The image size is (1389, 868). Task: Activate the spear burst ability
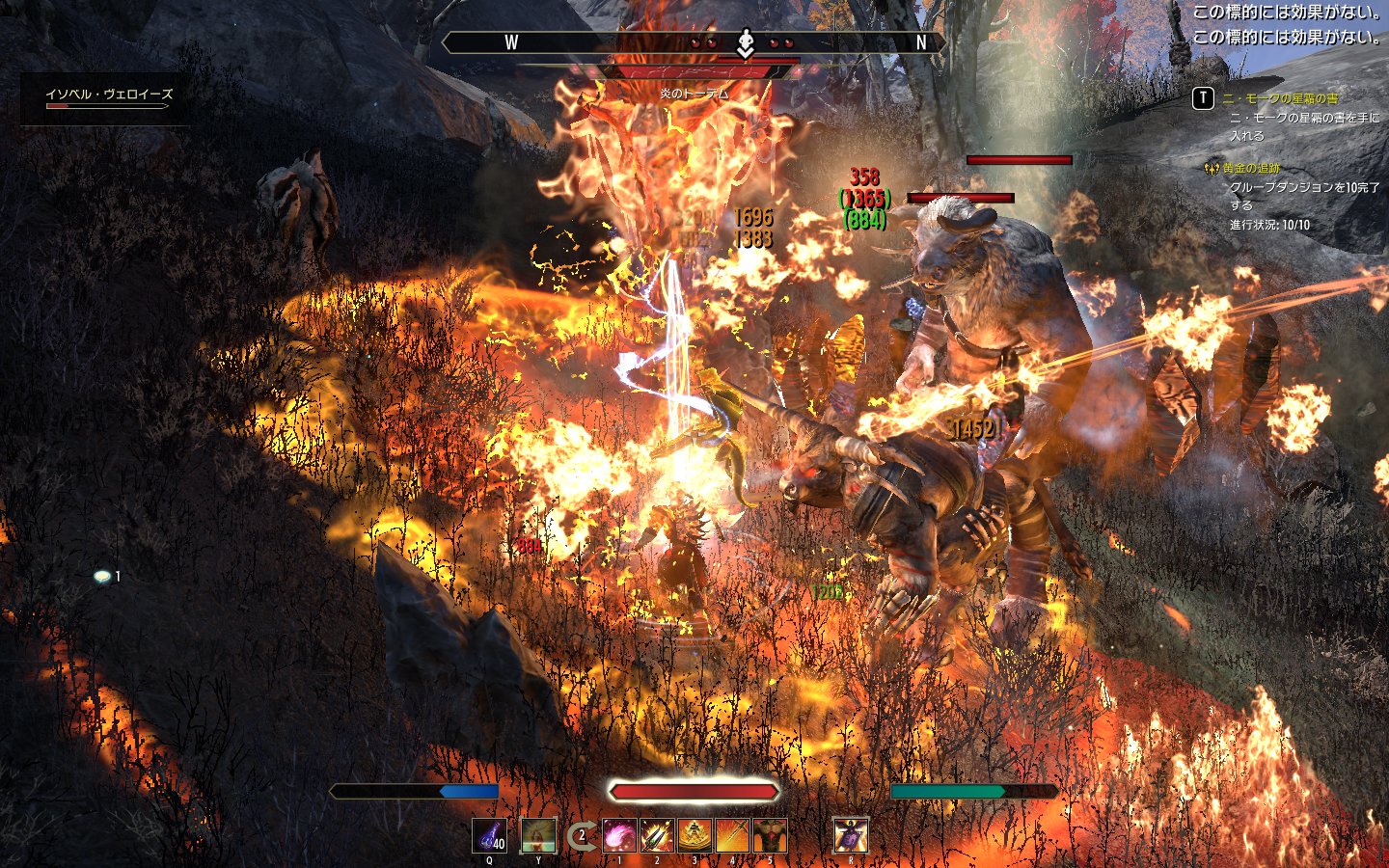[x=657, y=835]
